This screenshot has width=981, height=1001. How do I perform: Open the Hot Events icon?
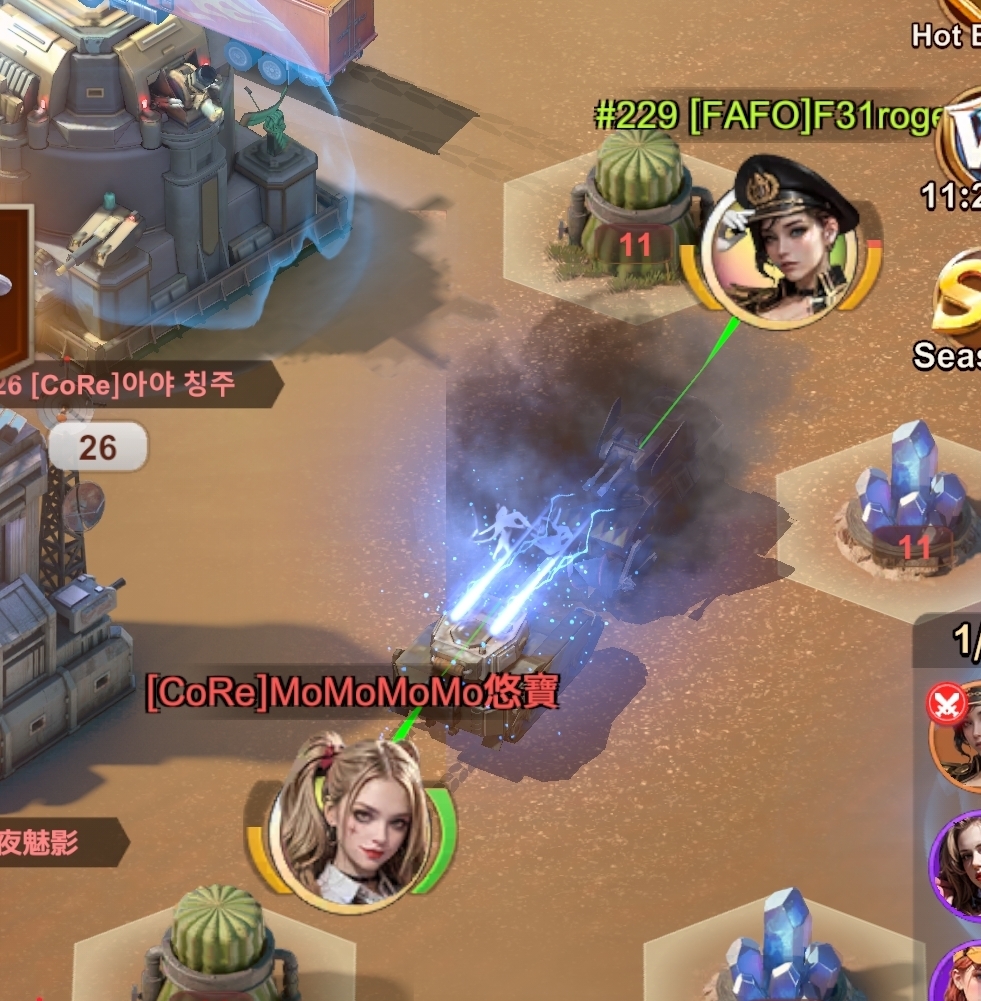(x=958, y=22)
